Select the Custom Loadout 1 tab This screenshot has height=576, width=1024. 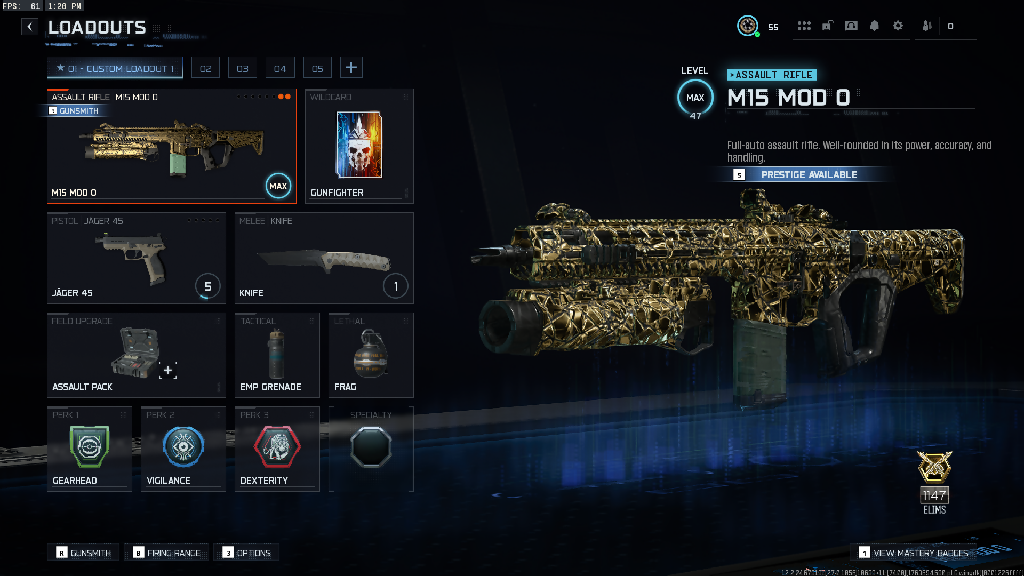click(116, 68)
